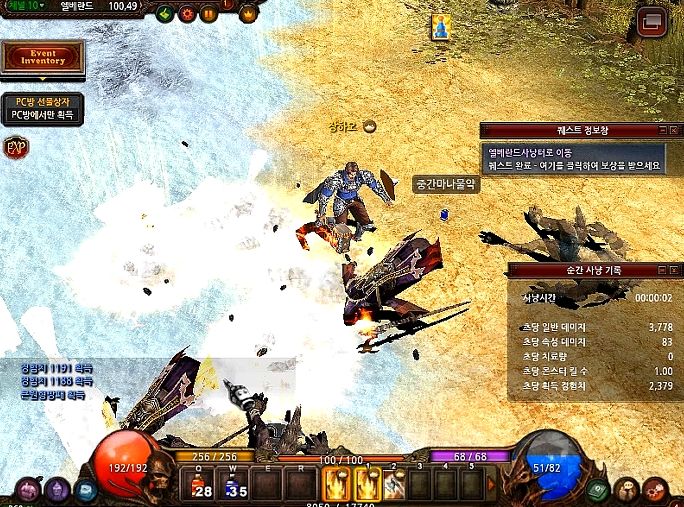684x507 pixels.
Task: Open the Event Inventory
Action: click(42, 57)
